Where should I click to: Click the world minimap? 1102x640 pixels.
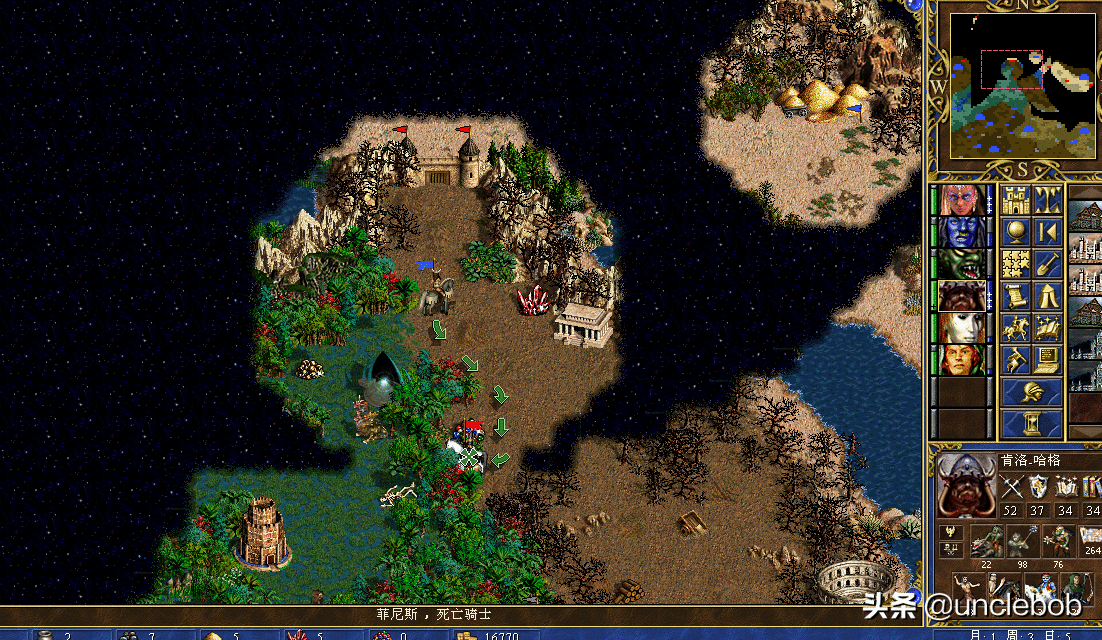click(1020, 85)
